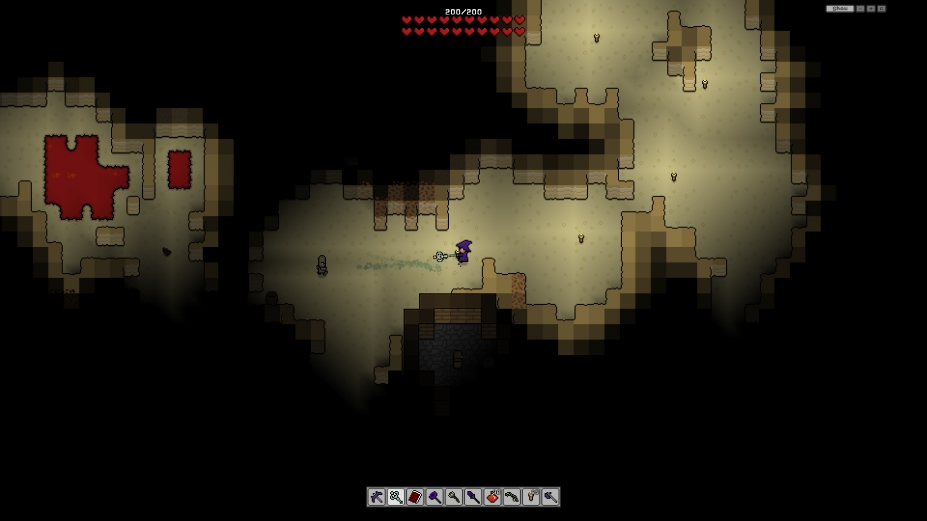Select the red potion flask slot

pos(492,497)
